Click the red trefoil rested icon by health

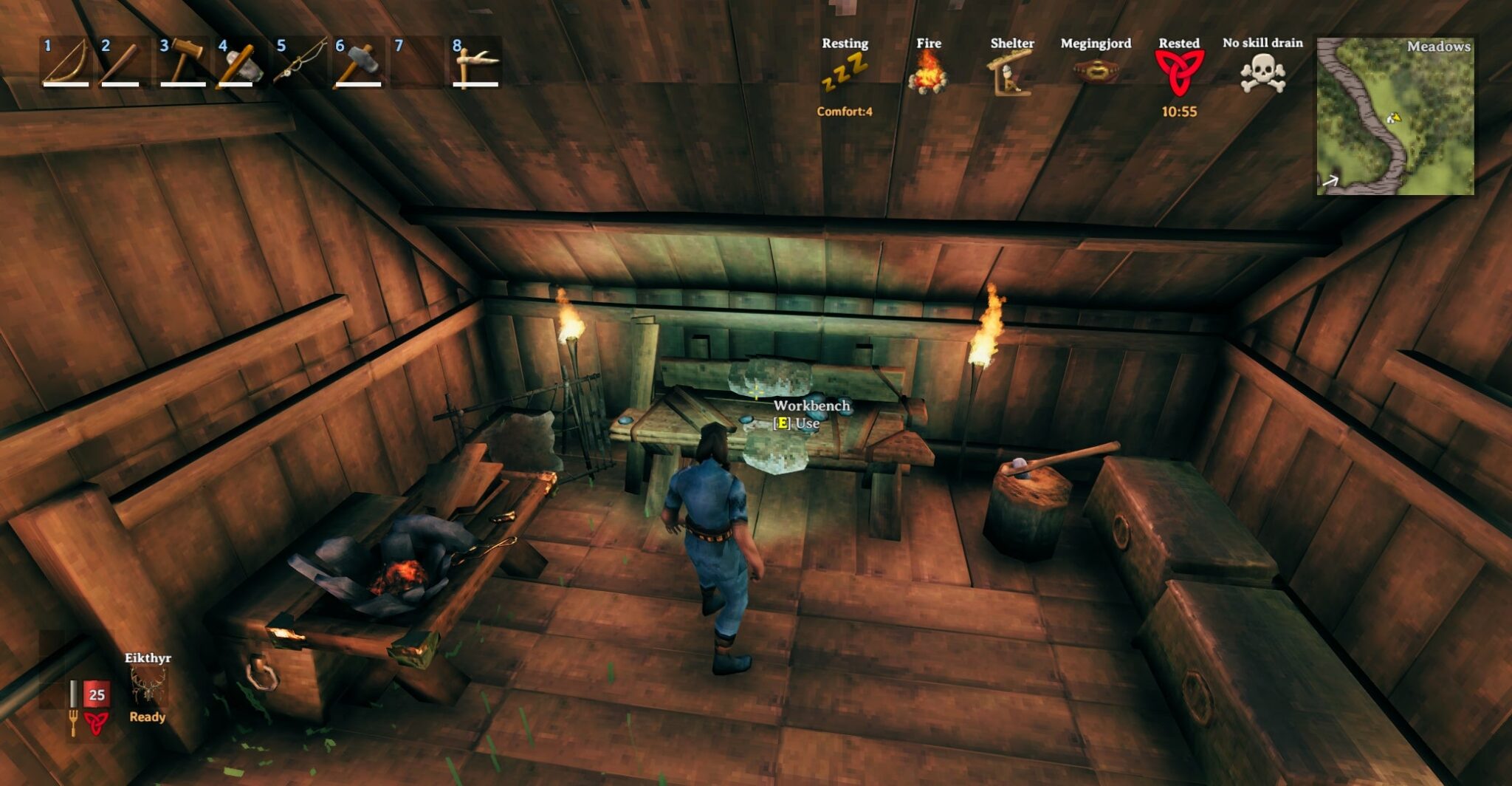(94, 720)
